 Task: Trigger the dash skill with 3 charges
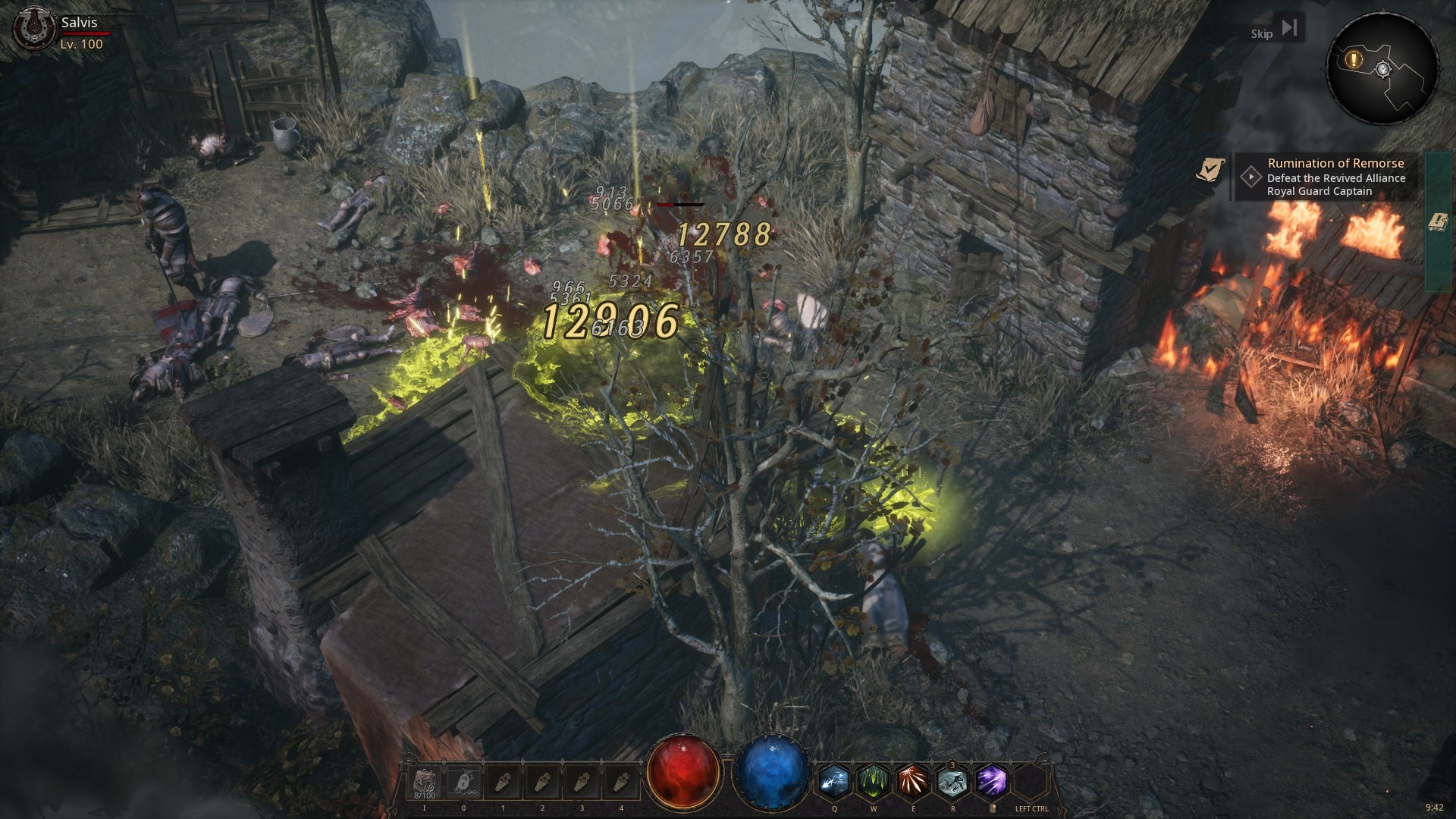(x=952, y=781)
